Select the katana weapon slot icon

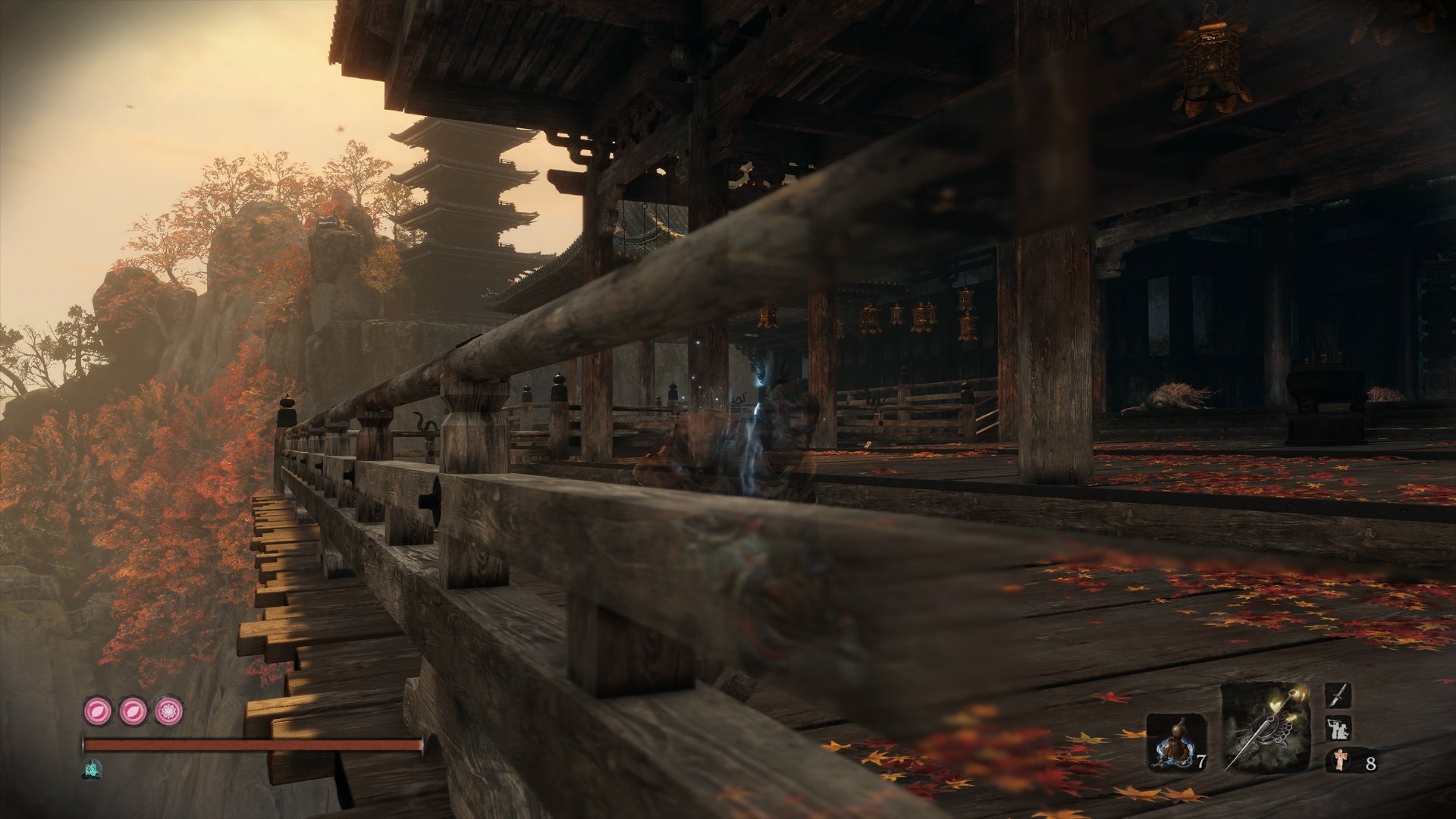[1338, 695]
